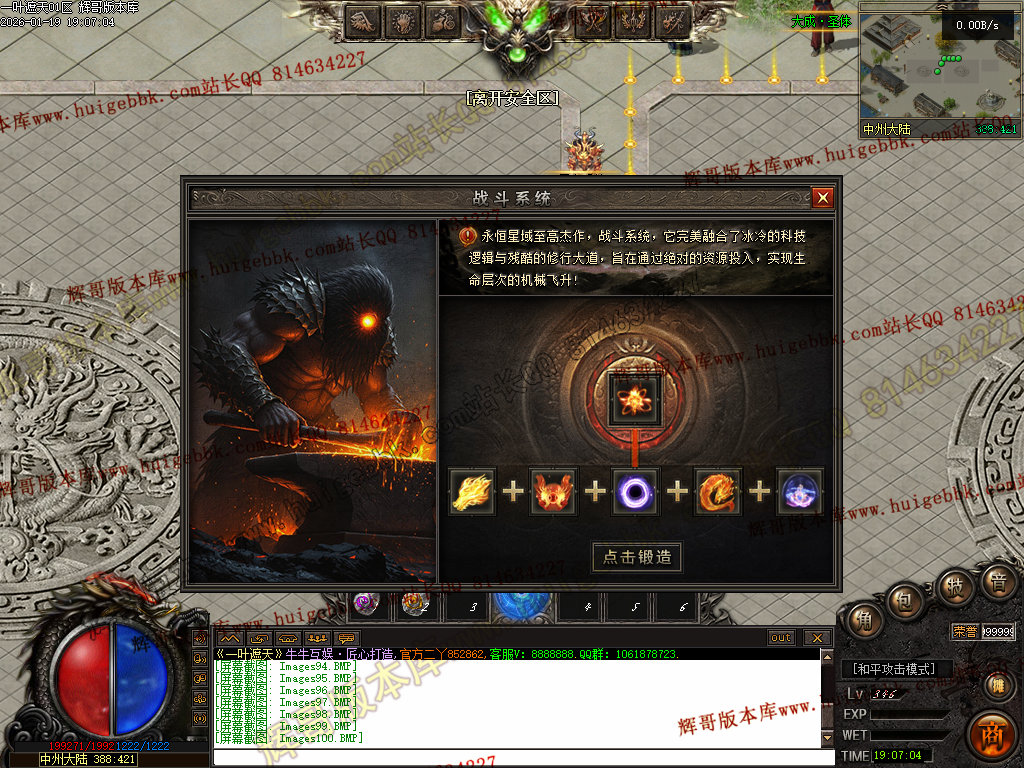The width and height of the screenshot is (1024, 768).
Task: Open the sound (音) settings button
Action: pos(997,581)
